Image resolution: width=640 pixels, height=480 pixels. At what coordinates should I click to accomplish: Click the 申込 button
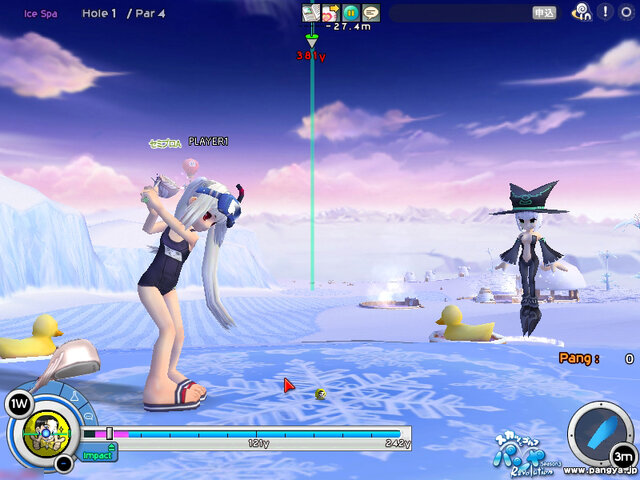click(545, 13)
